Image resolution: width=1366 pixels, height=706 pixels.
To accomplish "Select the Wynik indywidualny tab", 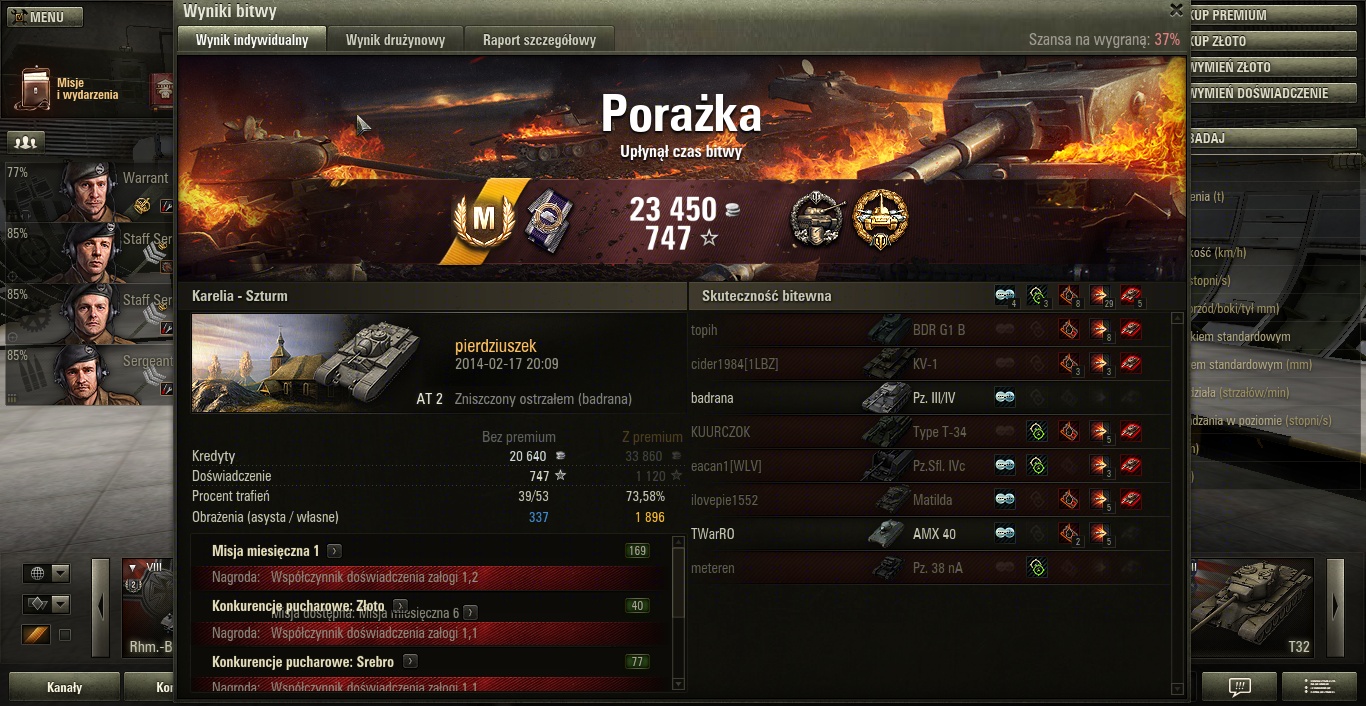I will tap(252, 40).
